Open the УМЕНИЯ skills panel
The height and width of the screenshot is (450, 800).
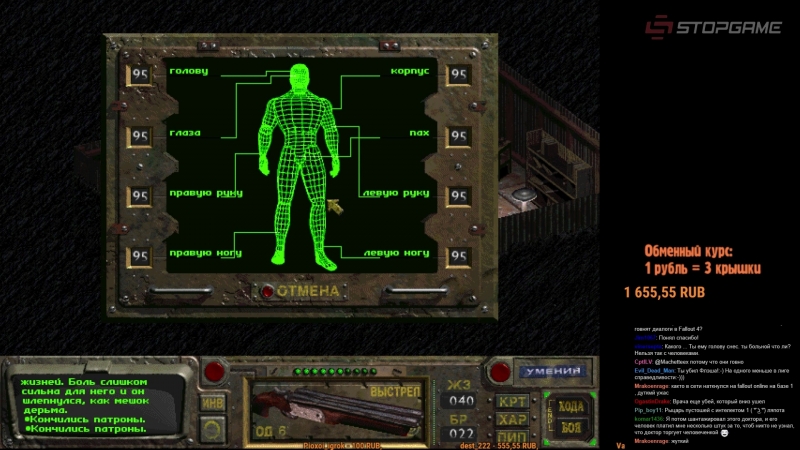click(553, 372)
